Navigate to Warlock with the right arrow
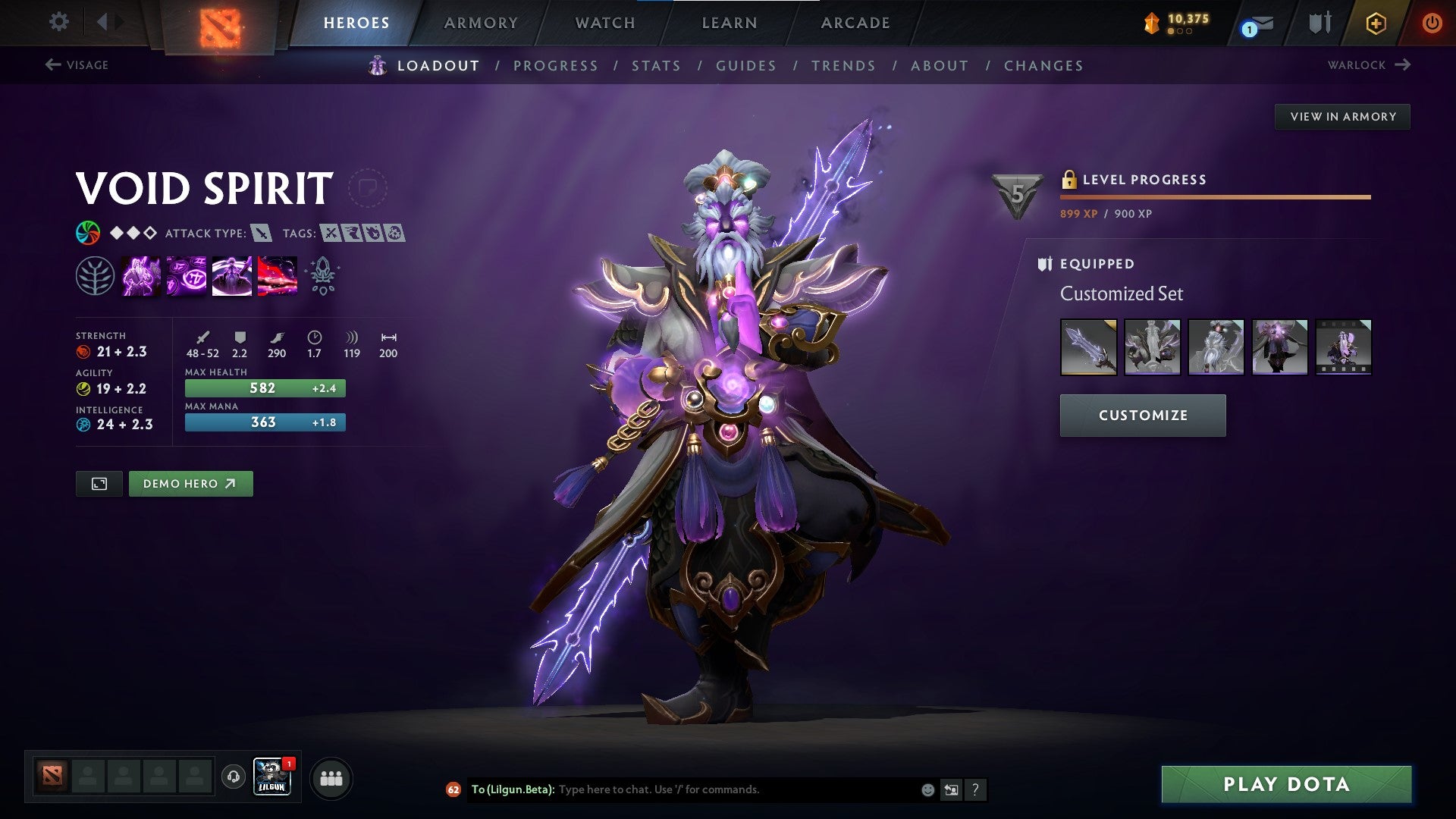1456x819 pixels. pyautogui.click(x=1402, y=65)
